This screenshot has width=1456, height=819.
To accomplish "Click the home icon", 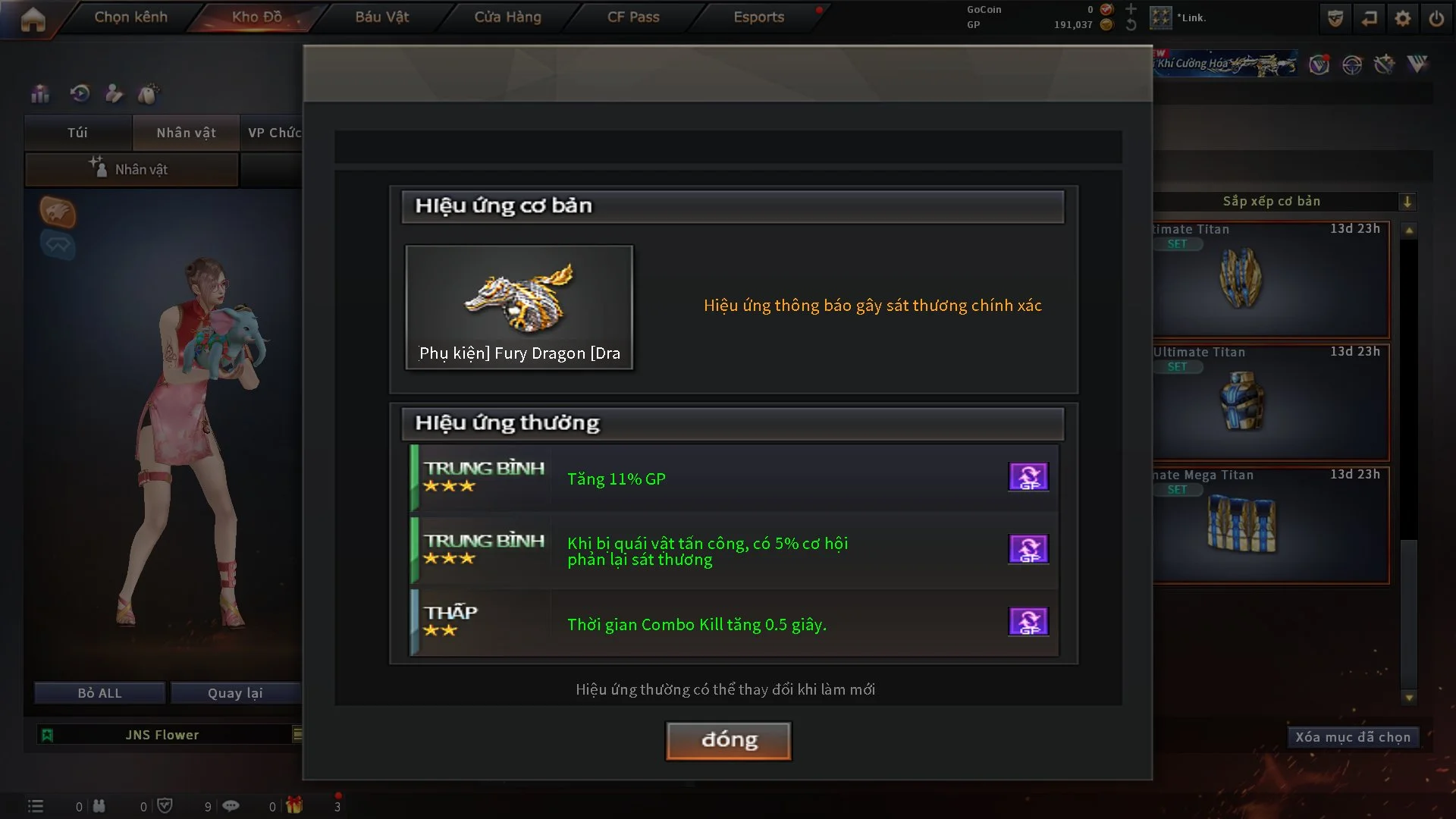I will click(x=33, y=19).
